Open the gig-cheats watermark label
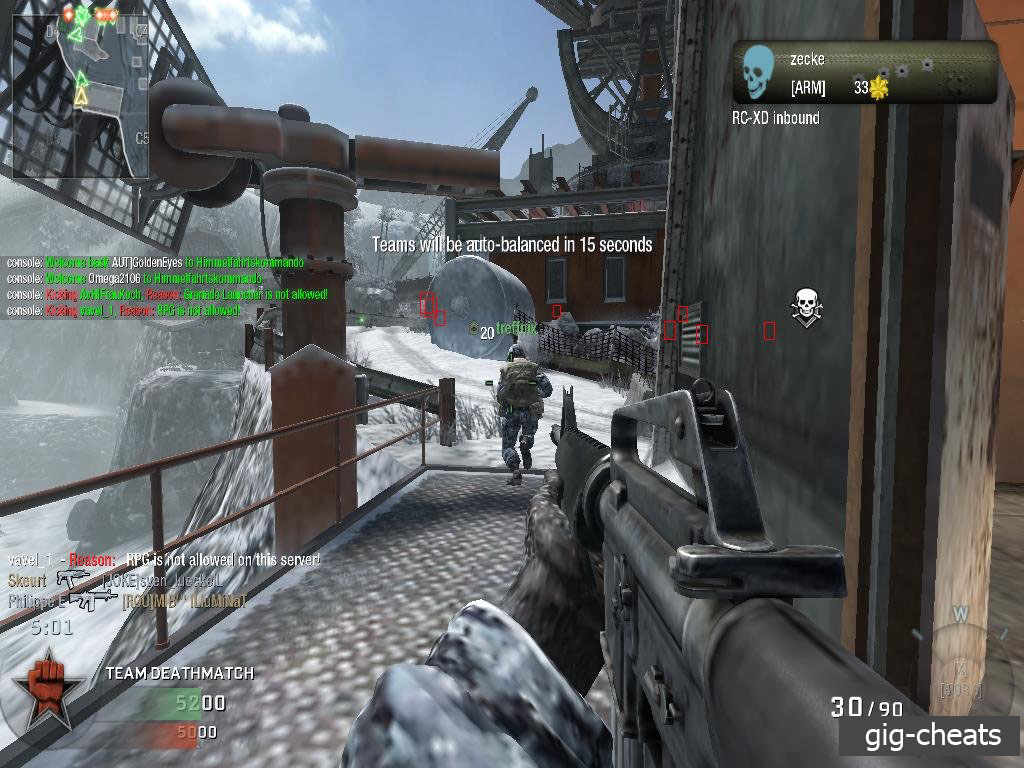 coord(932,737)
